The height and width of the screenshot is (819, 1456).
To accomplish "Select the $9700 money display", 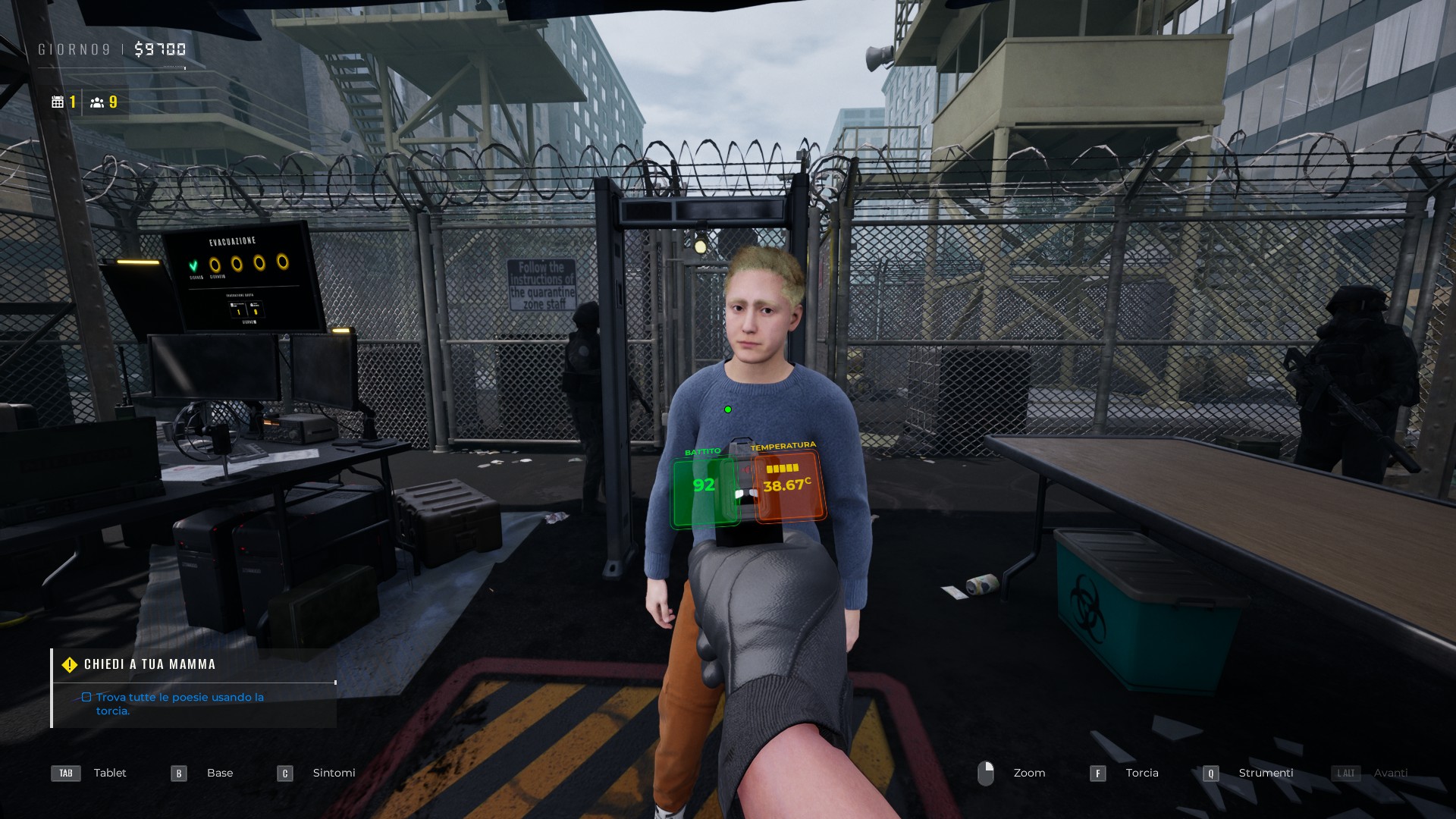I will (x=162, y=49).
